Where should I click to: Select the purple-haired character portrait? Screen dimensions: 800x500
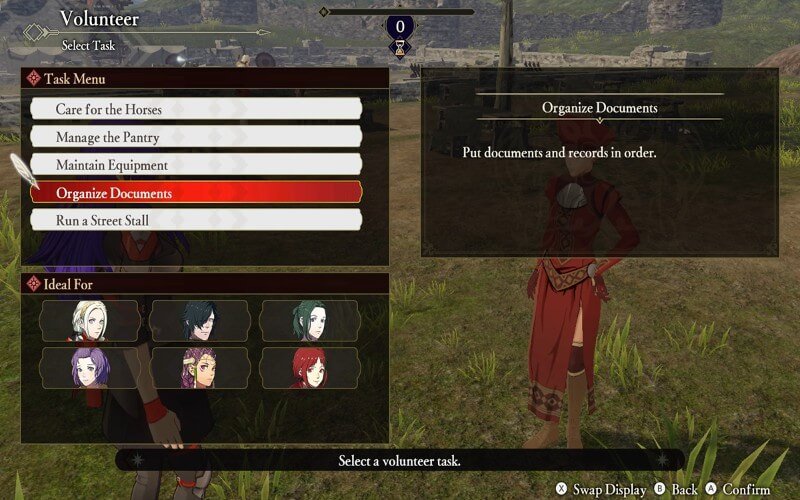coord(89,368)
